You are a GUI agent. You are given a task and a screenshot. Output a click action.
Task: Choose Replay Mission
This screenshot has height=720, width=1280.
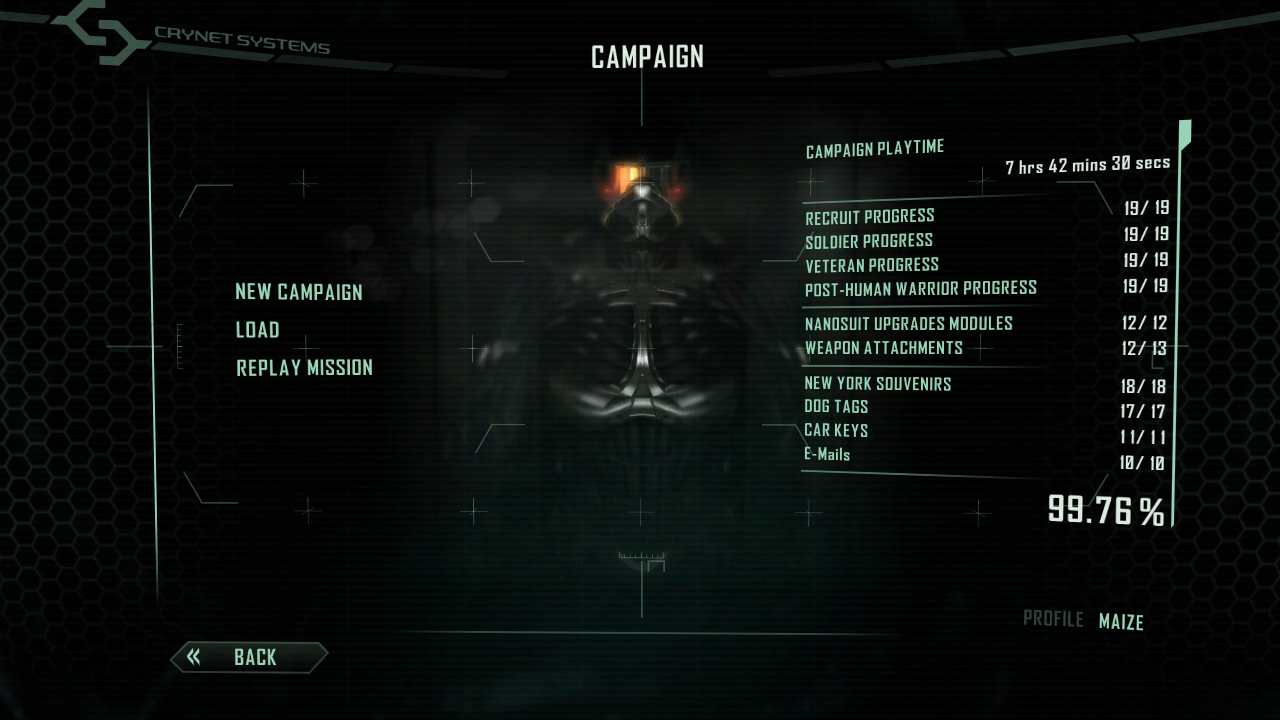(304, 368)
